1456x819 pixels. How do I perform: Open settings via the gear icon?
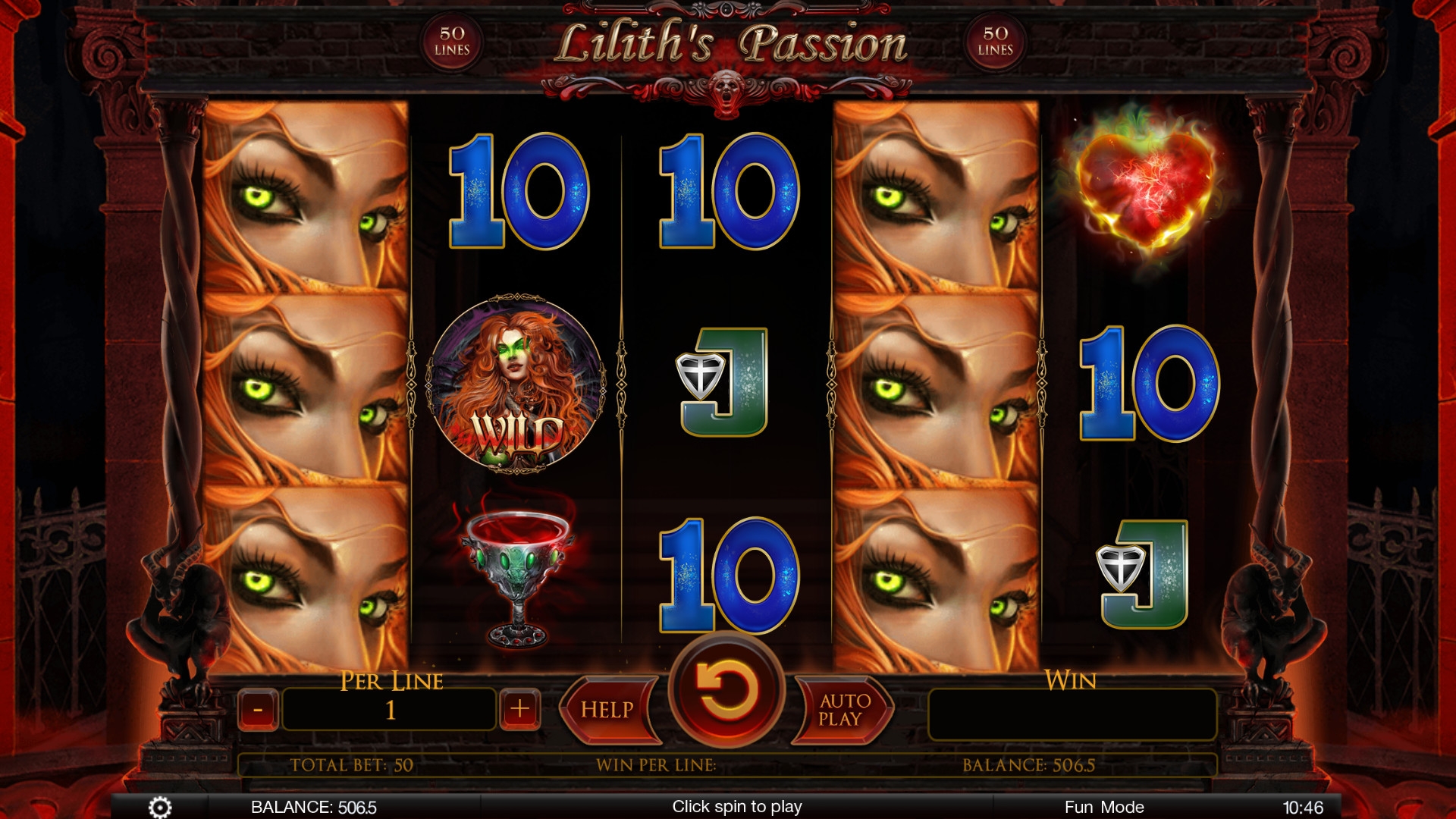pyautogui.click(x=160, y=807)
